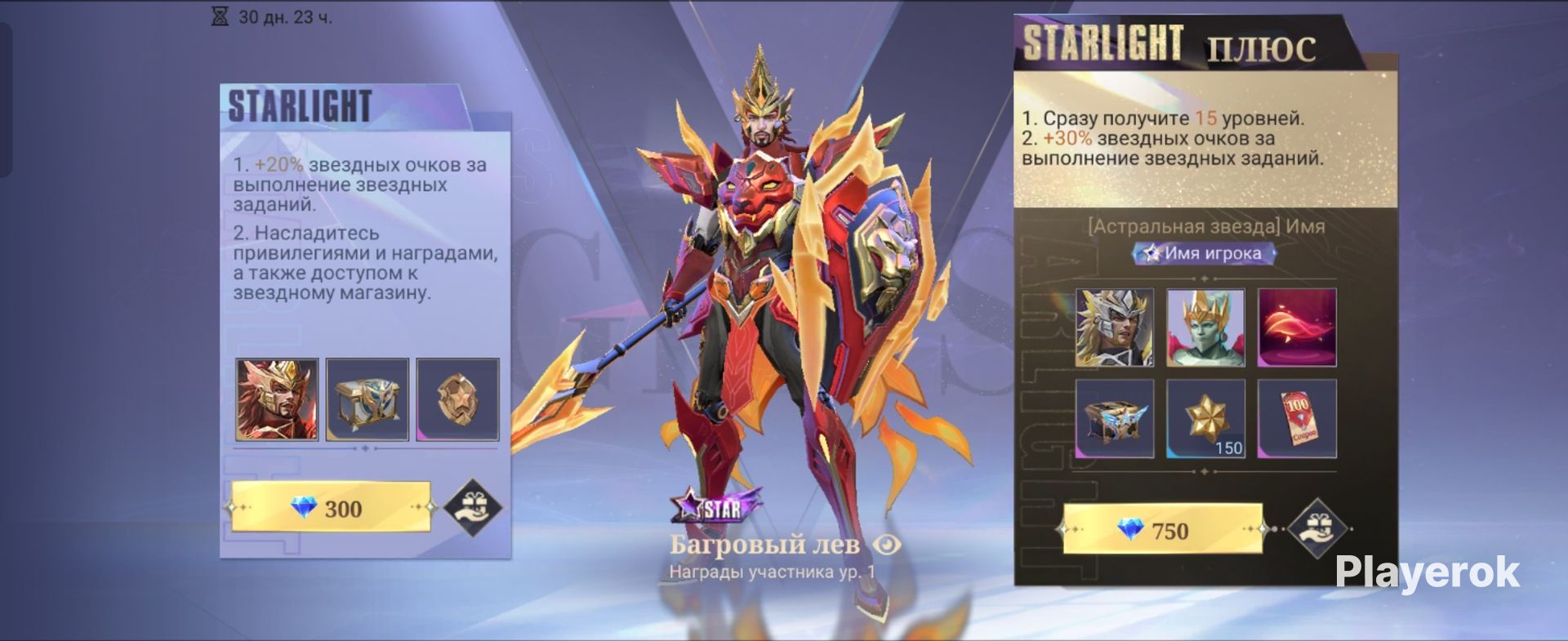
Task: Inspect the dark winged chest reward
Action: 1115,418
